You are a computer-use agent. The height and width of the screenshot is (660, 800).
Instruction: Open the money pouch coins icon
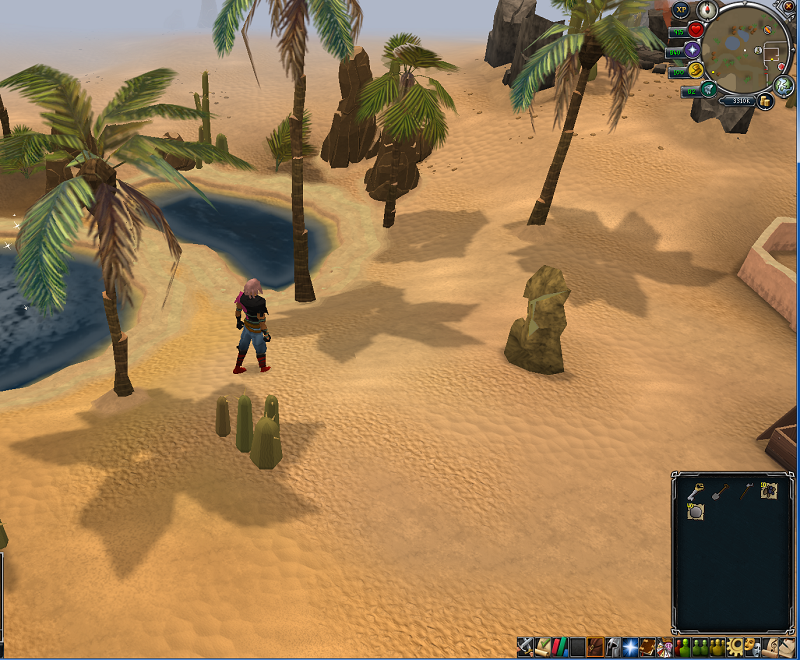click(765, 101)
